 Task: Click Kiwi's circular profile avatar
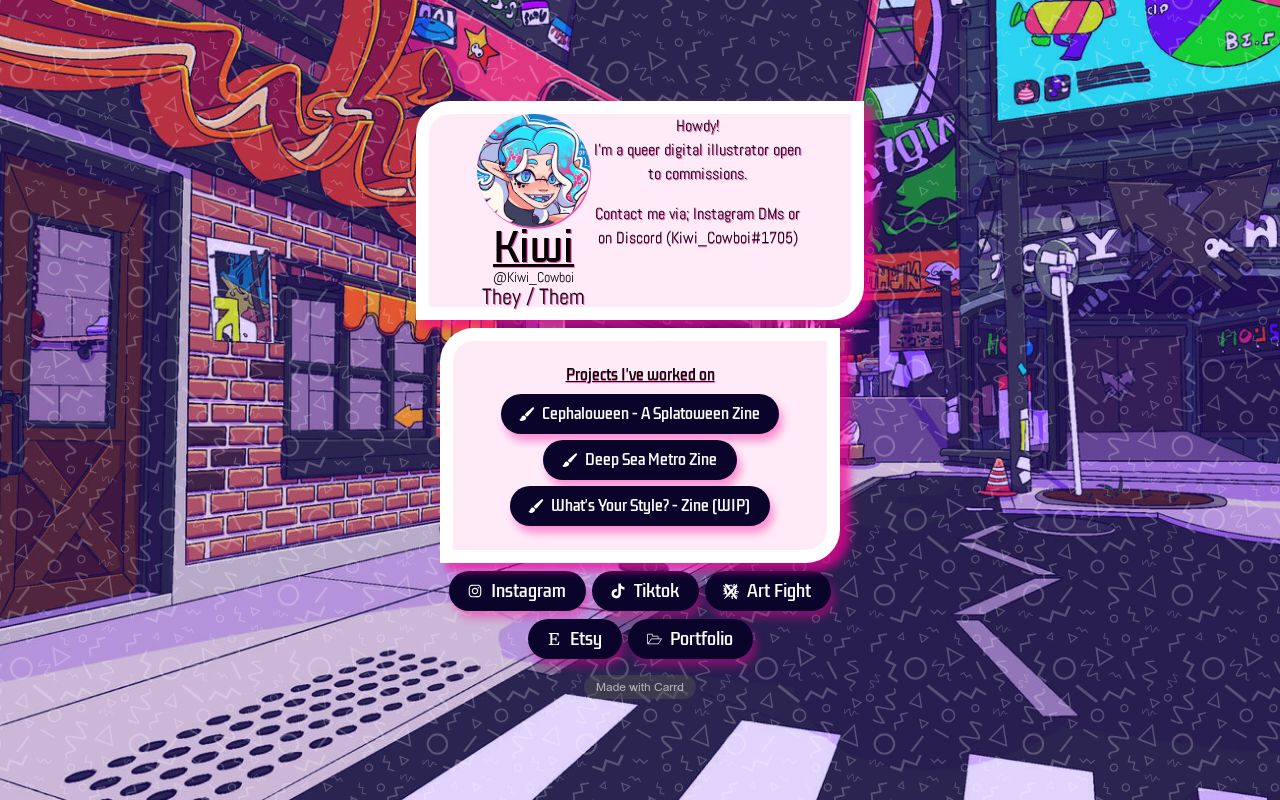pyautogui.click(x=533, y=171)
